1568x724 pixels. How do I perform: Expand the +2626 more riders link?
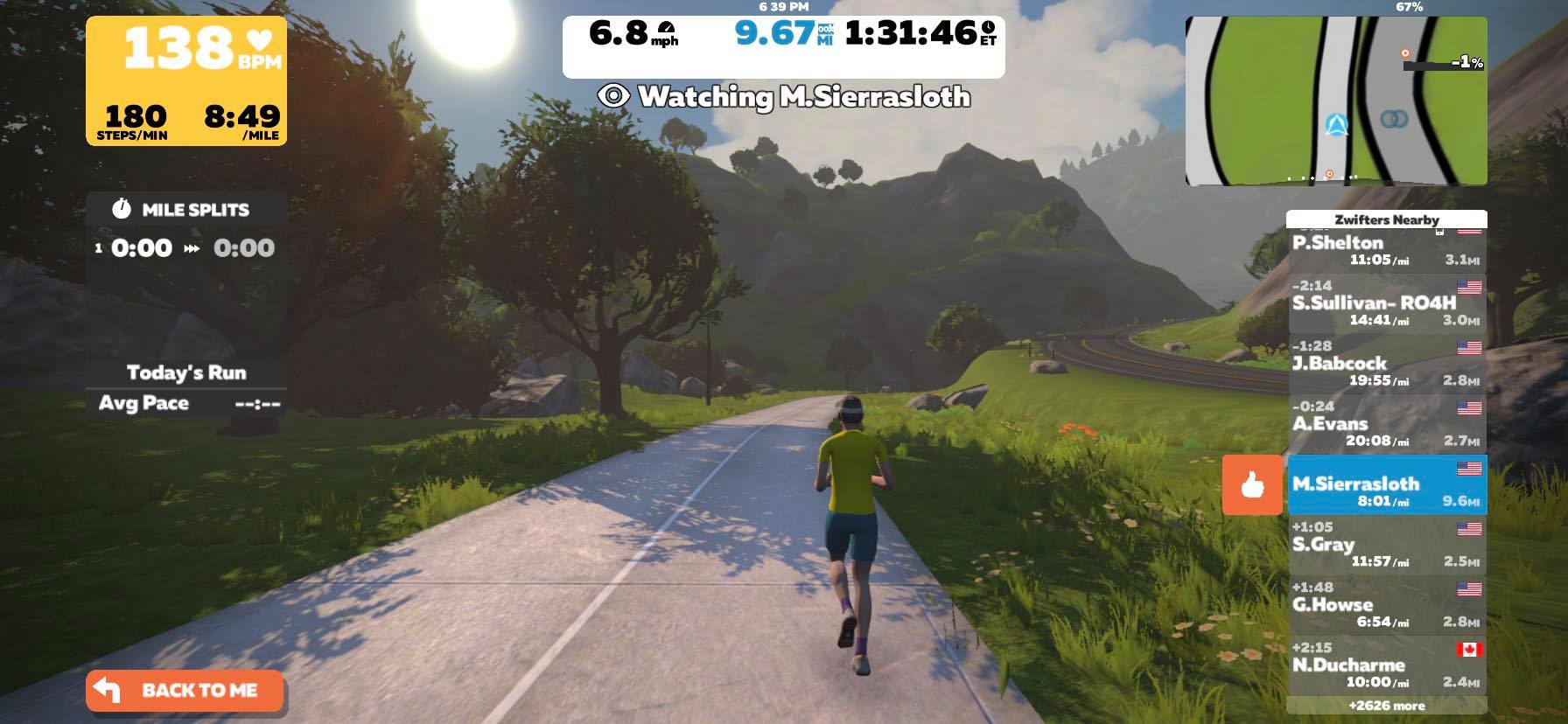(x=1386, y=706)
